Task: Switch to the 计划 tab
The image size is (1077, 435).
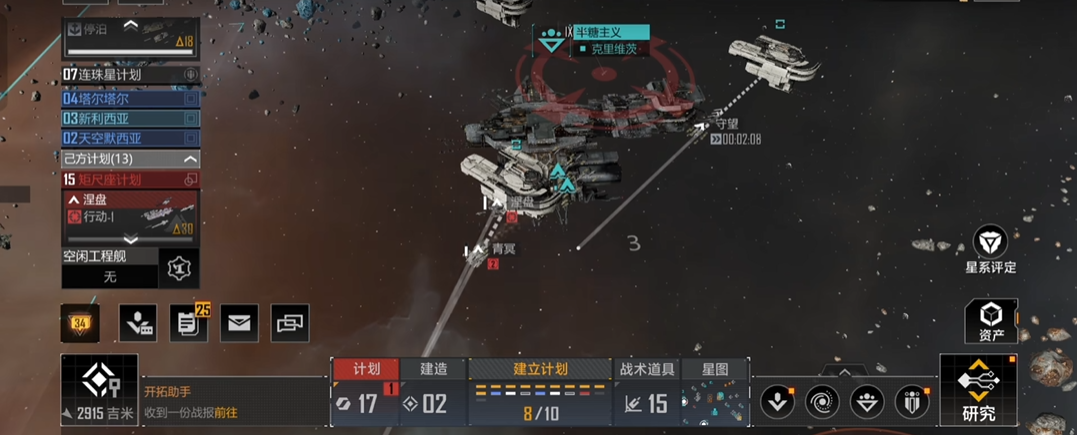Action: click(365, 369)
